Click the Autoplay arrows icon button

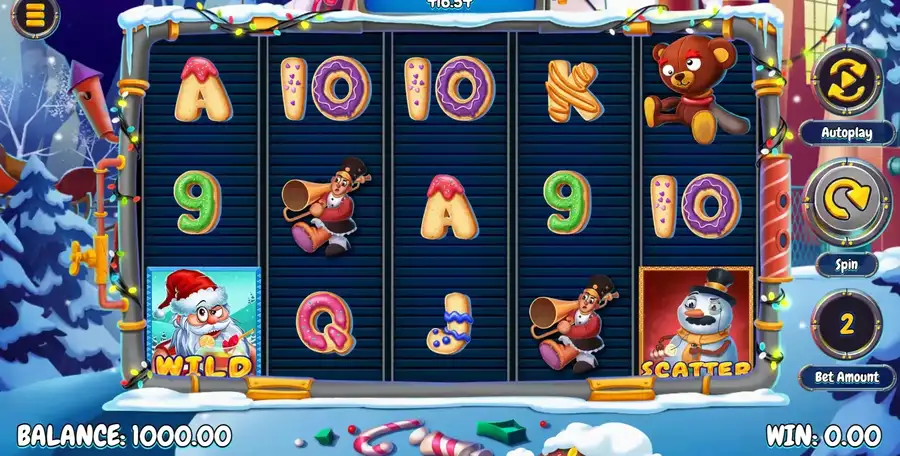point(848,77)
